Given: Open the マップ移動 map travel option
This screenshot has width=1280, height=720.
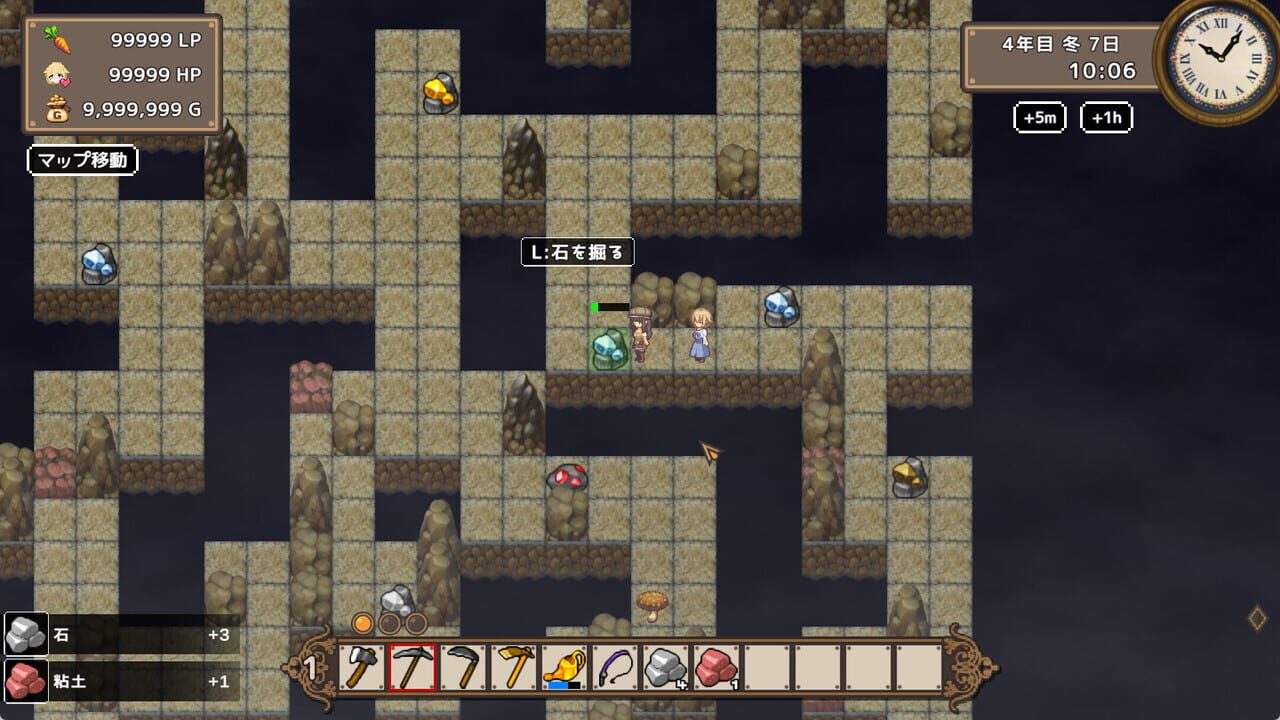Looking at the screenshot, I should [x=83, y=160].
